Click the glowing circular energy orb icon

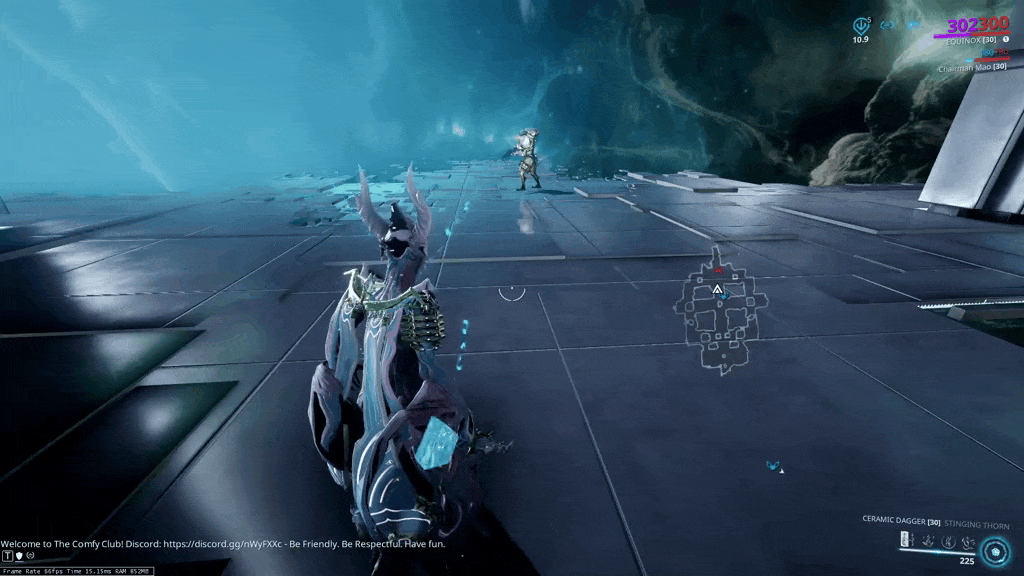click(x=994, y=550)
